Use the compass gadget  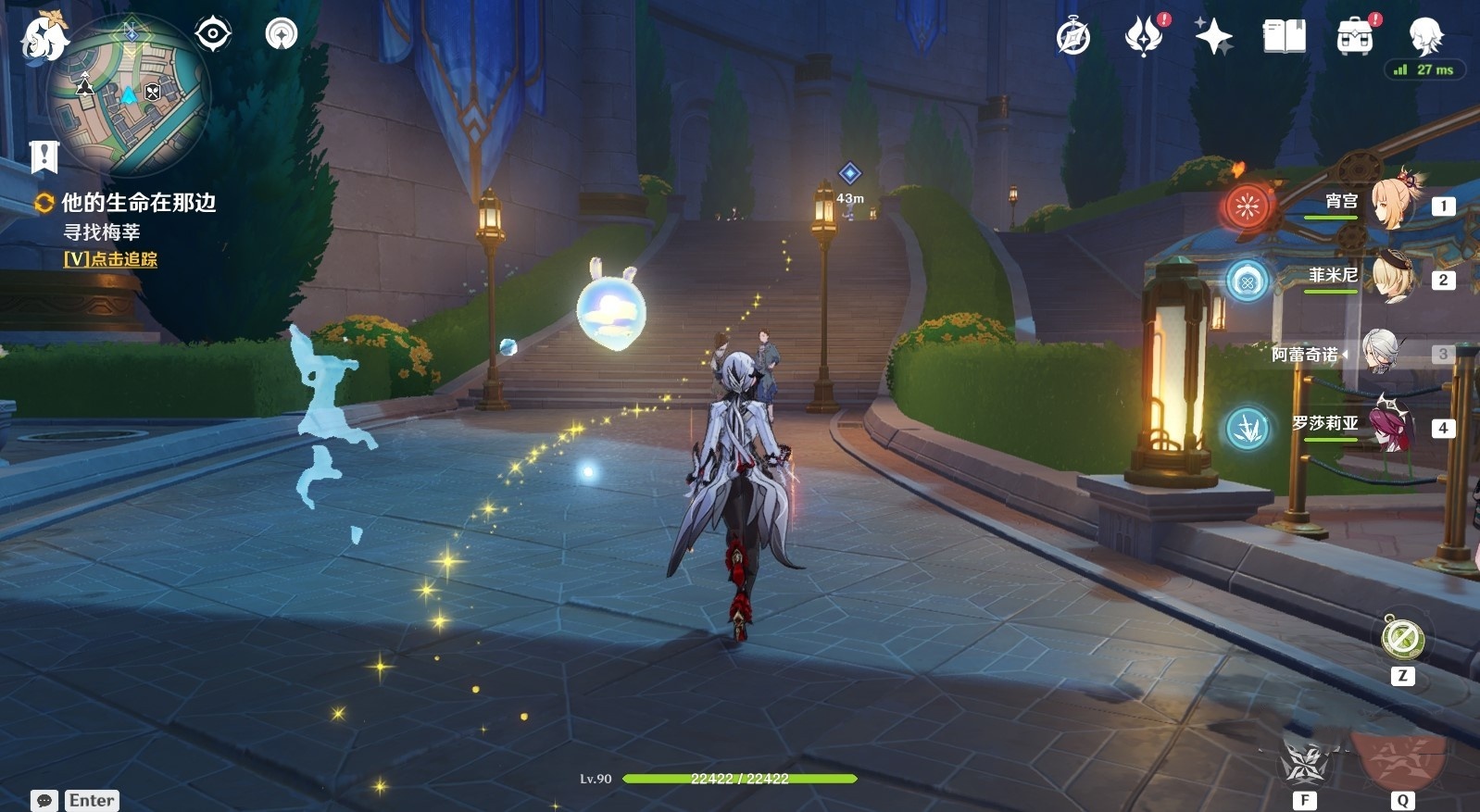tap(1402, 639)
